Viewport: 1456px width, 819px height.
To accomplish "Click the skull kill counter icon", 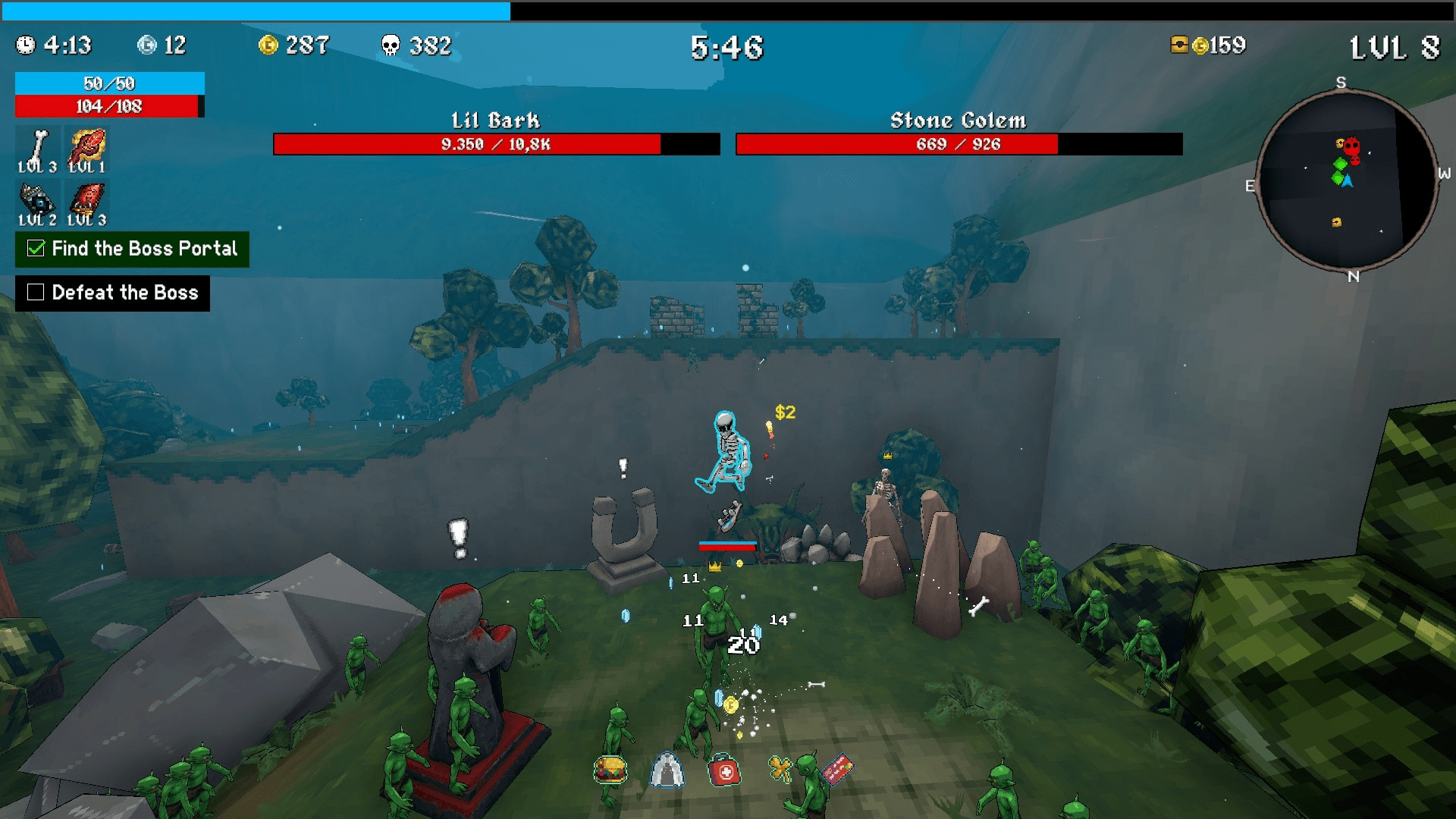I will (x=389, y=45).
